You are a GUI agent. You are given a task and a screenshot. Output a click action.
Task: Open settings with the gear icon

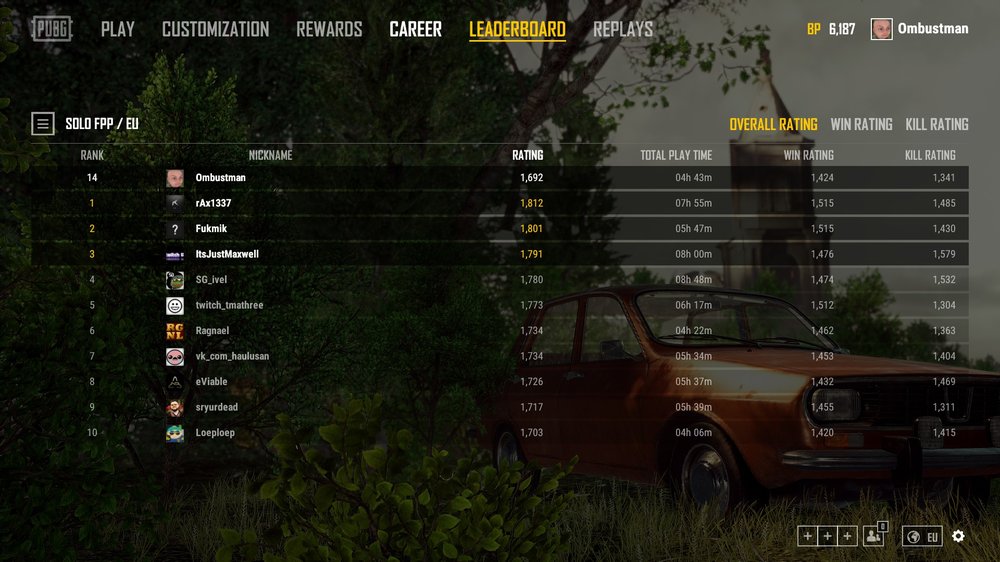(x=958, y=536)
